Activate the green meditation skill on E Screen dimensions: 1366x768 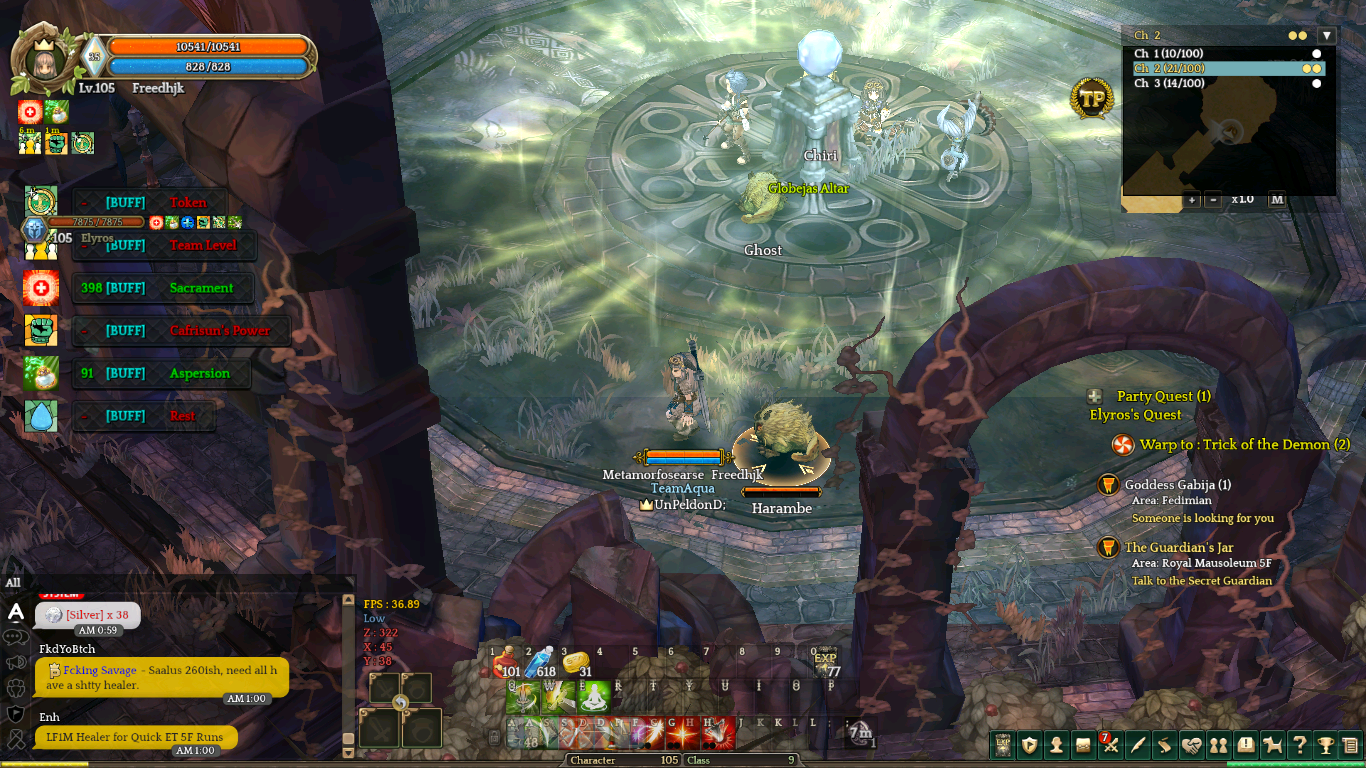pos(594,697)
